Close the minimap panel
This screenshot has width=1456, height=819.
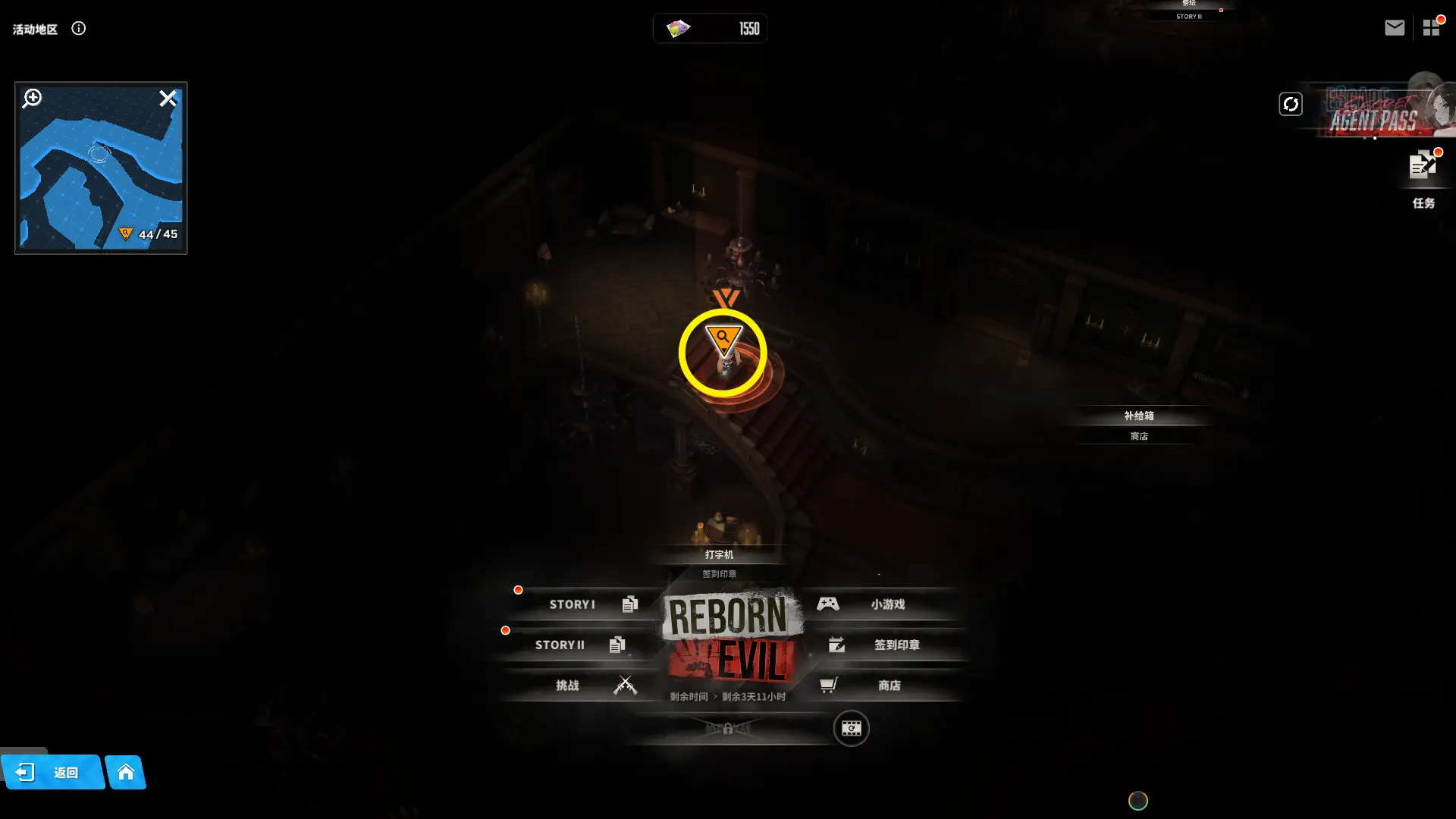pos(168,98)
